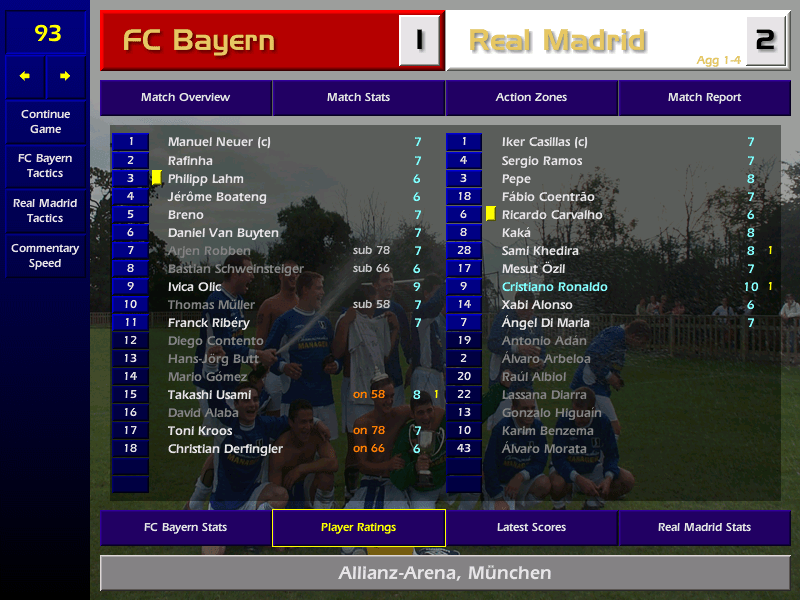The image size is (800, 600).
Task: Switch to the Match Overview tab
Action: (185, 98)
